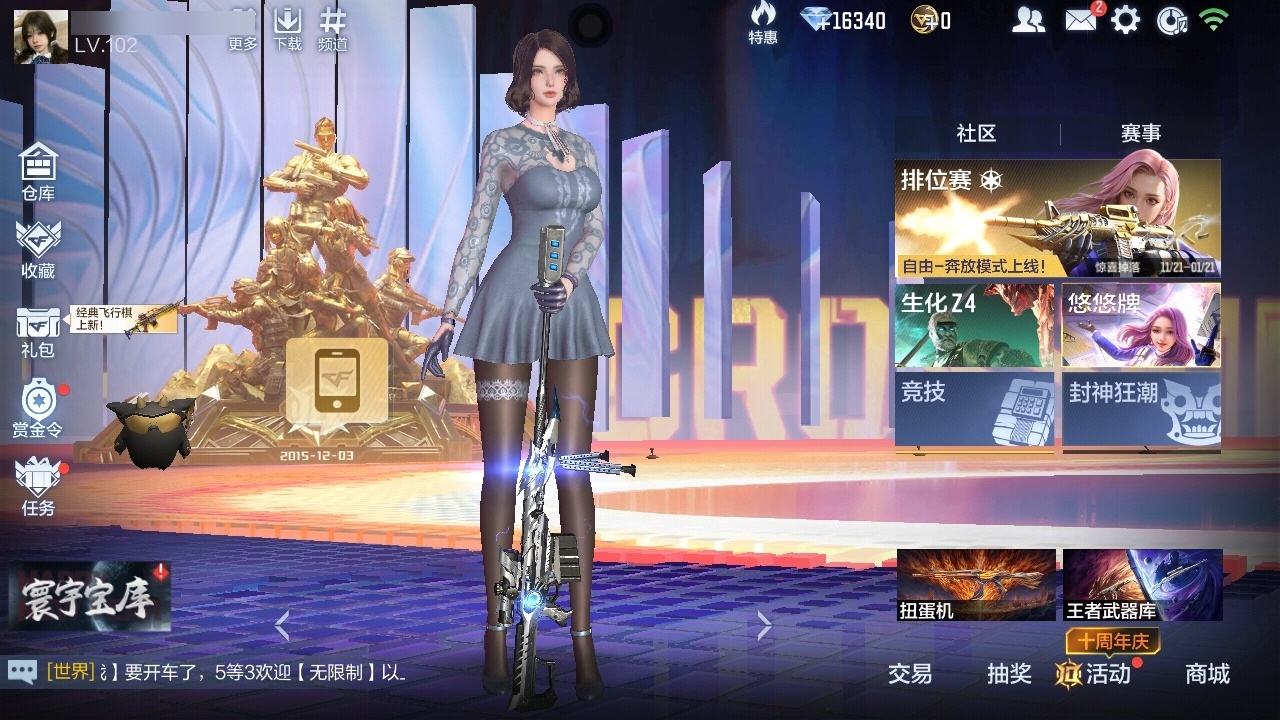Open the 频道 channel selector
The image size is (1280, 720).
point(333,29)
